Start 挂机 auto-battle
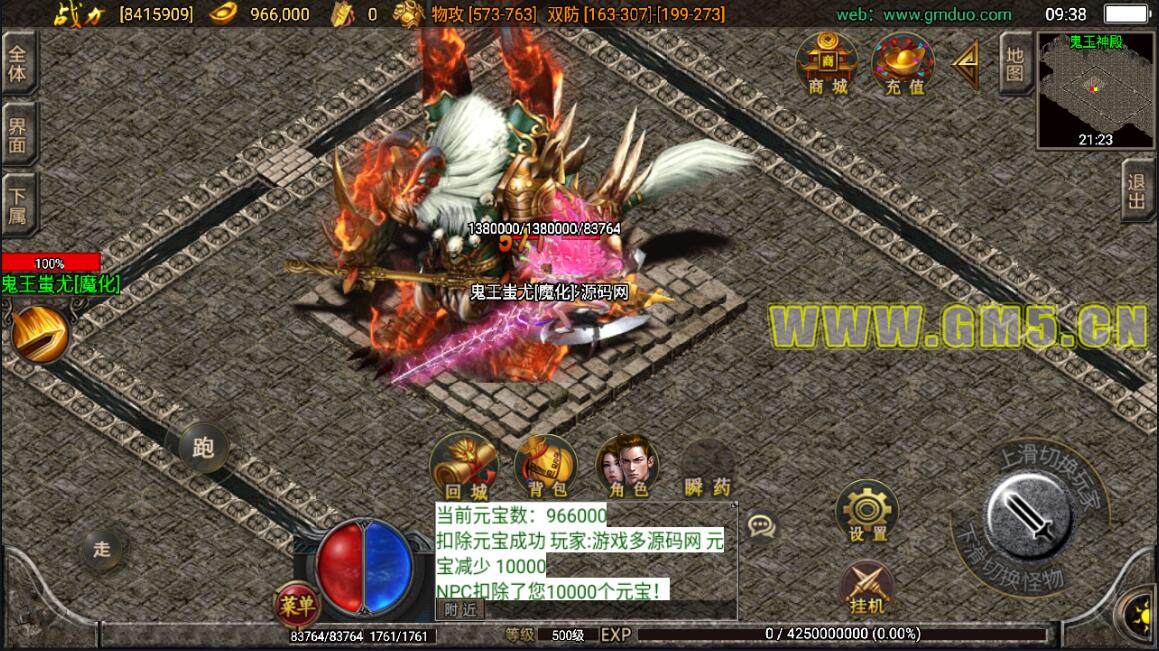 (x=866, y=588)
